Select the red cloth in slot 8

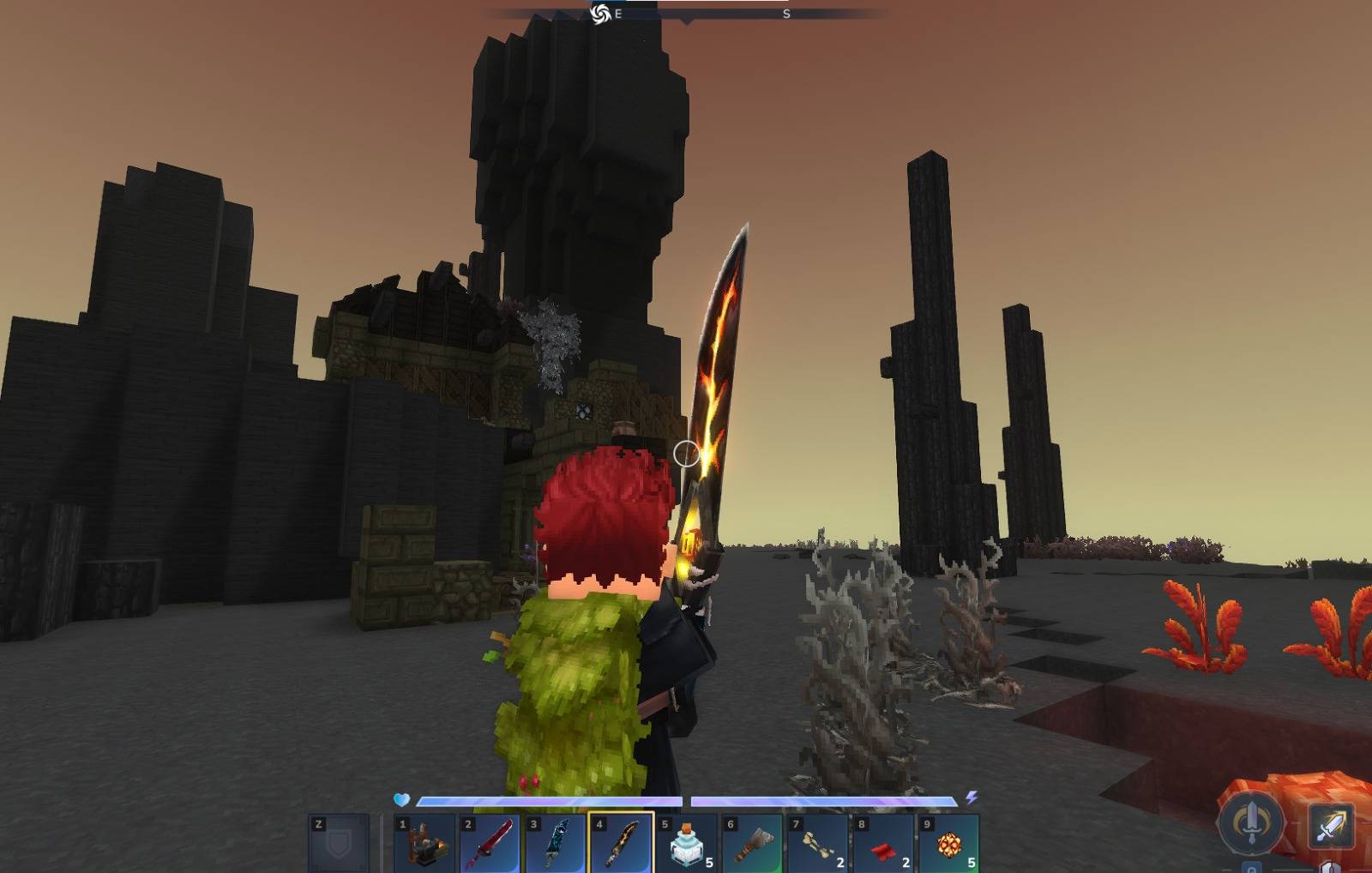tap(884, 842)
